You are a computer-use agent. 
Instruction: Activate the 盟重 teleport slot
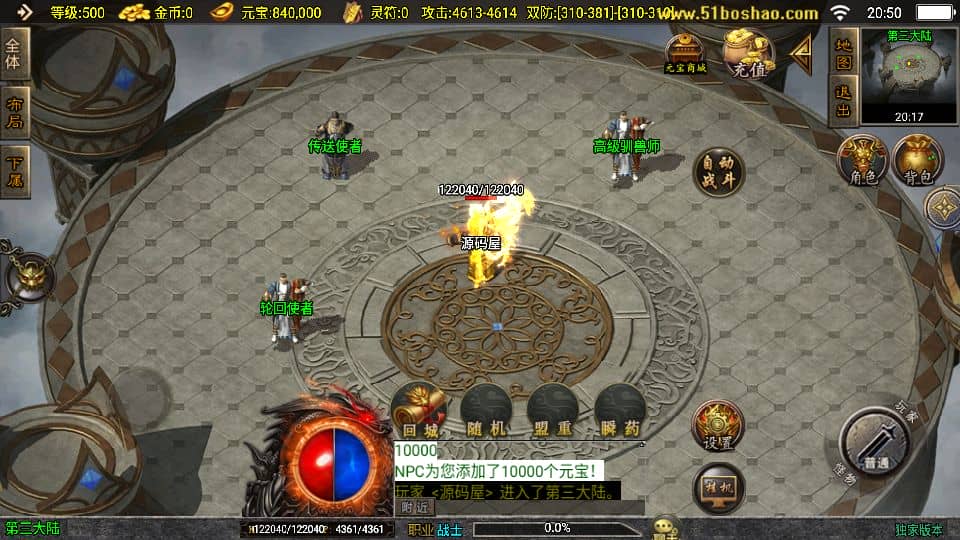[552, 410]
